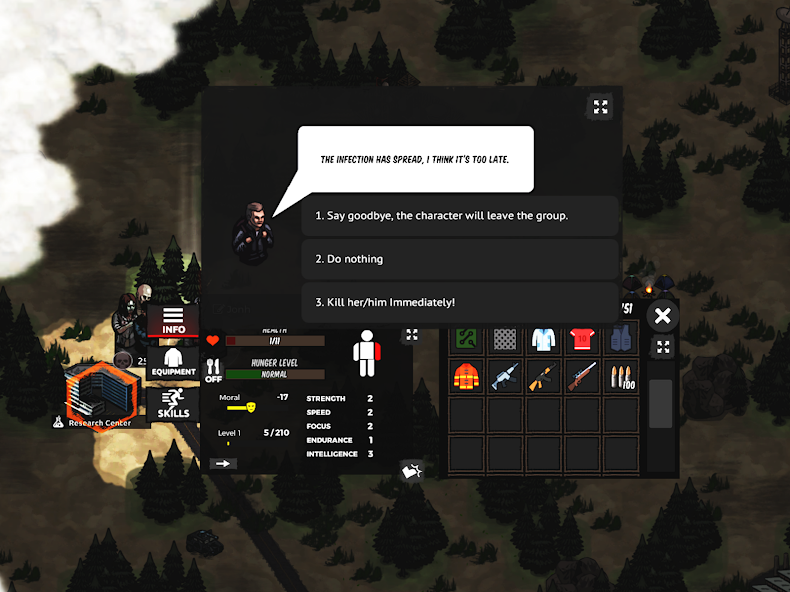Pick the blue vest inventory item
This screenshot has width=790, height=592.
pyautogui.click(x=621, y=338)
